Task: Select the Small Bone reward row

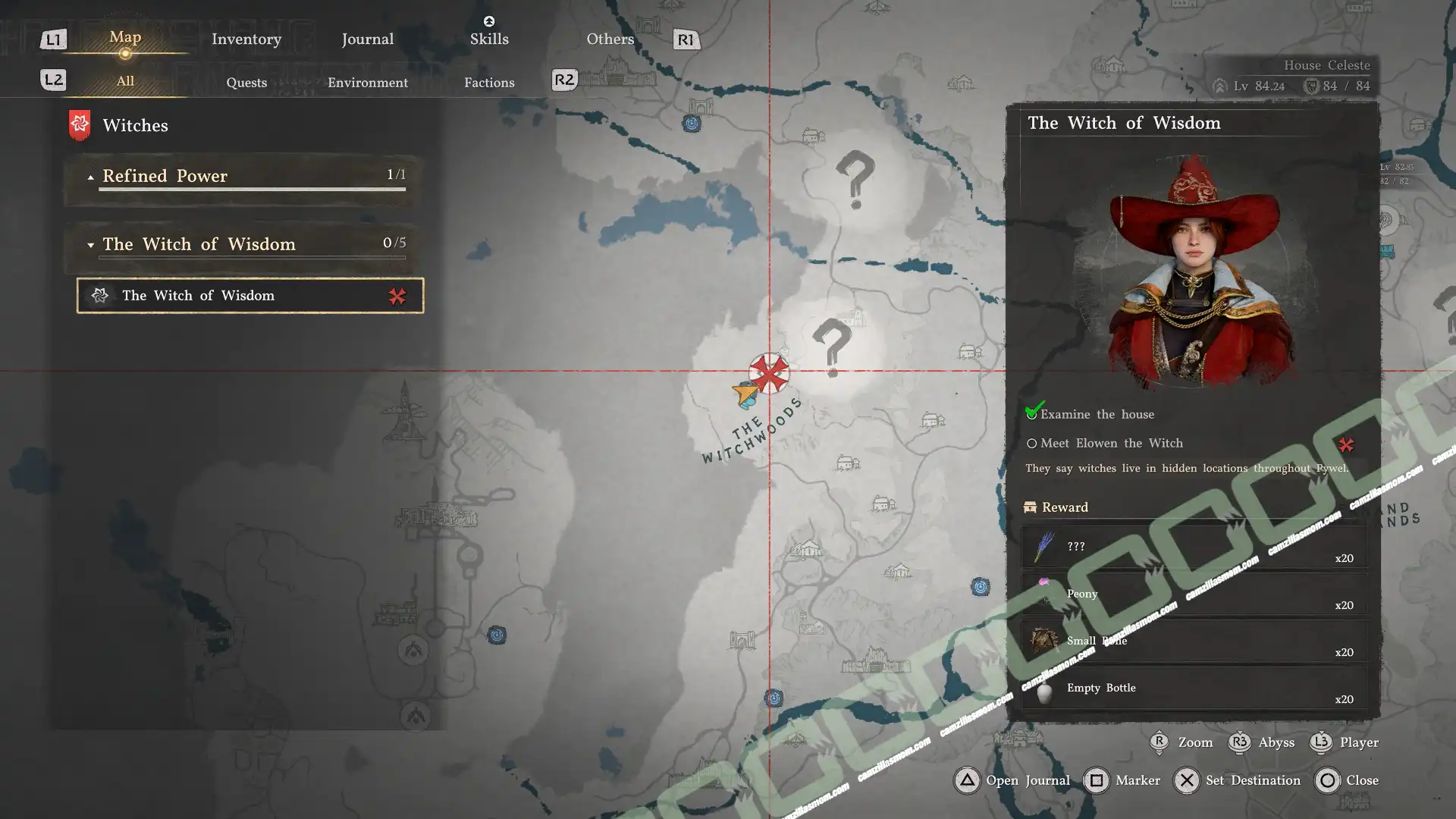Action: [x=1194, y=642]
